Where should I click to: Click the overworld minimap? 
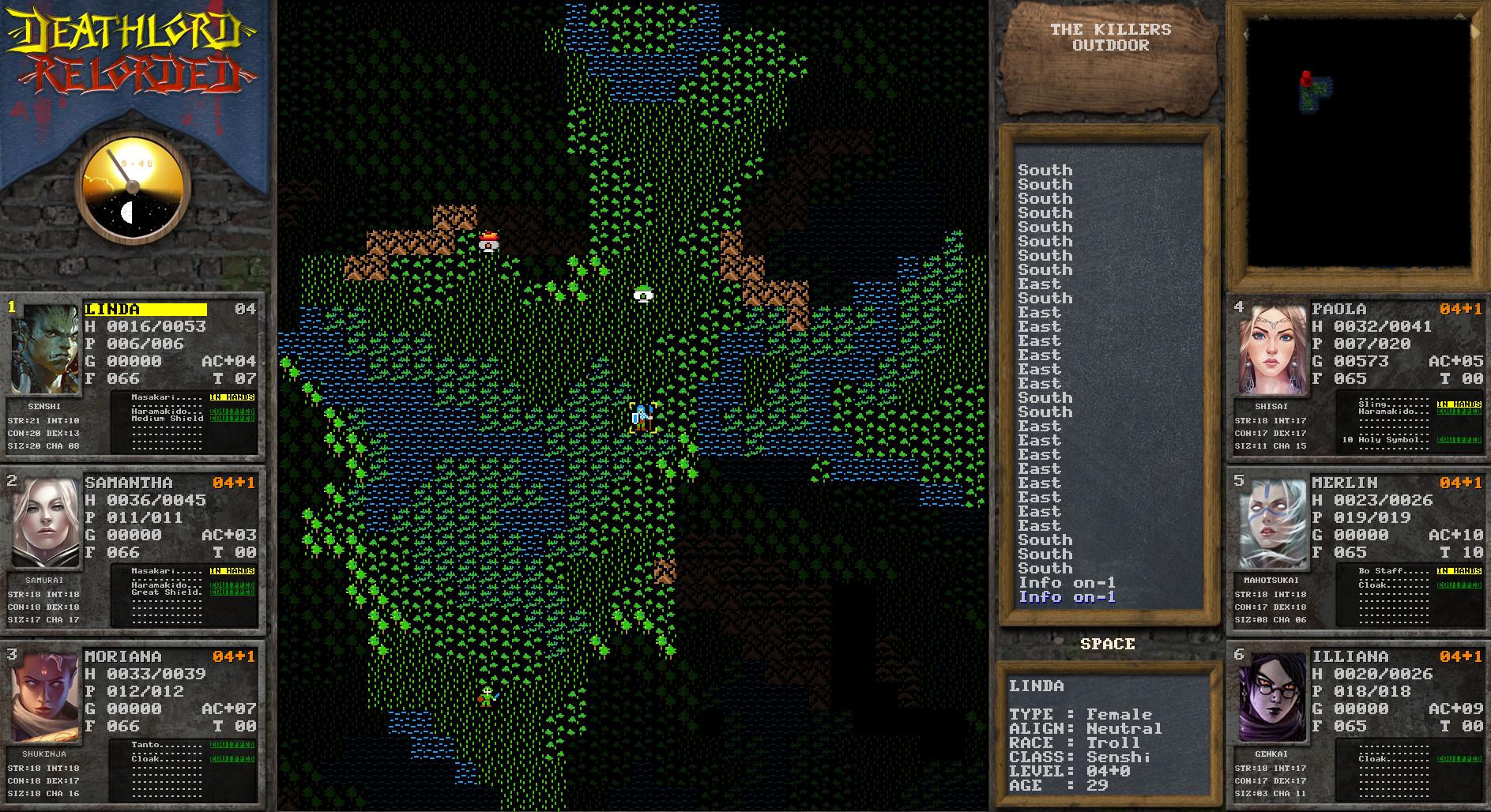tap(1357, 142)
